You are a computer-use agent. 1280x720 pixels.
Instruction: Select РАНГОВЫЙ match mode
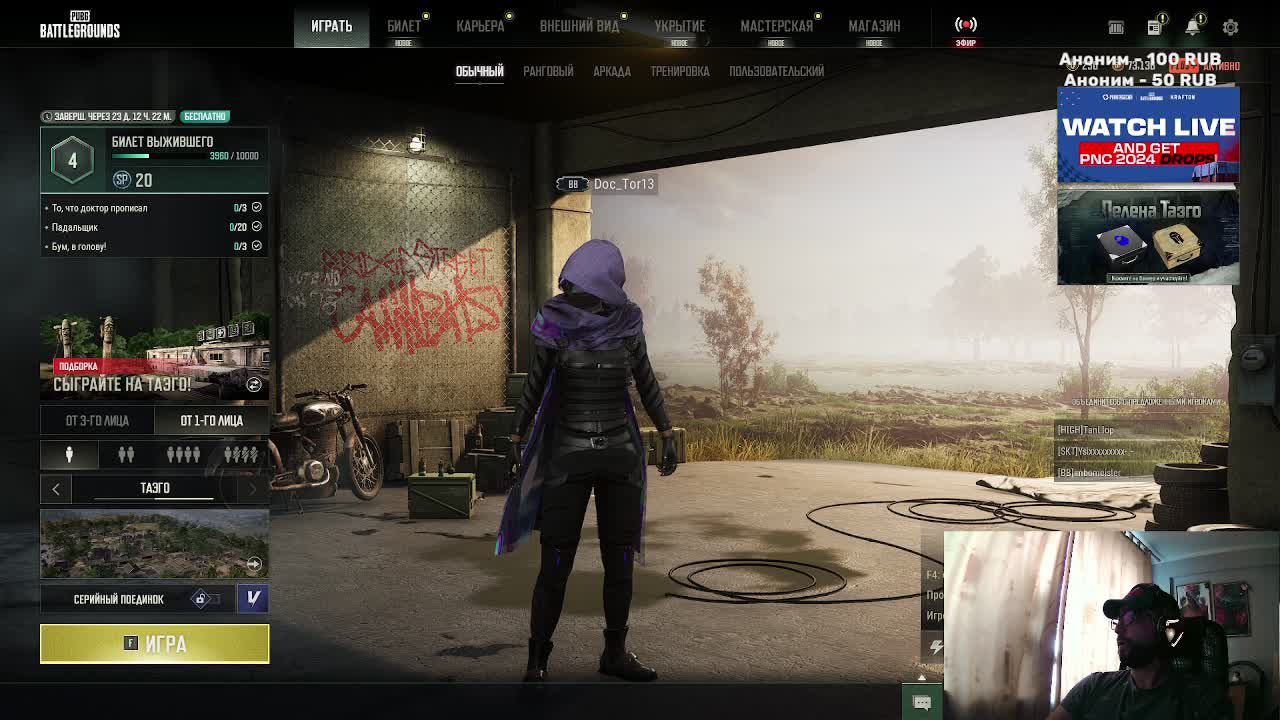click(548, 71)
